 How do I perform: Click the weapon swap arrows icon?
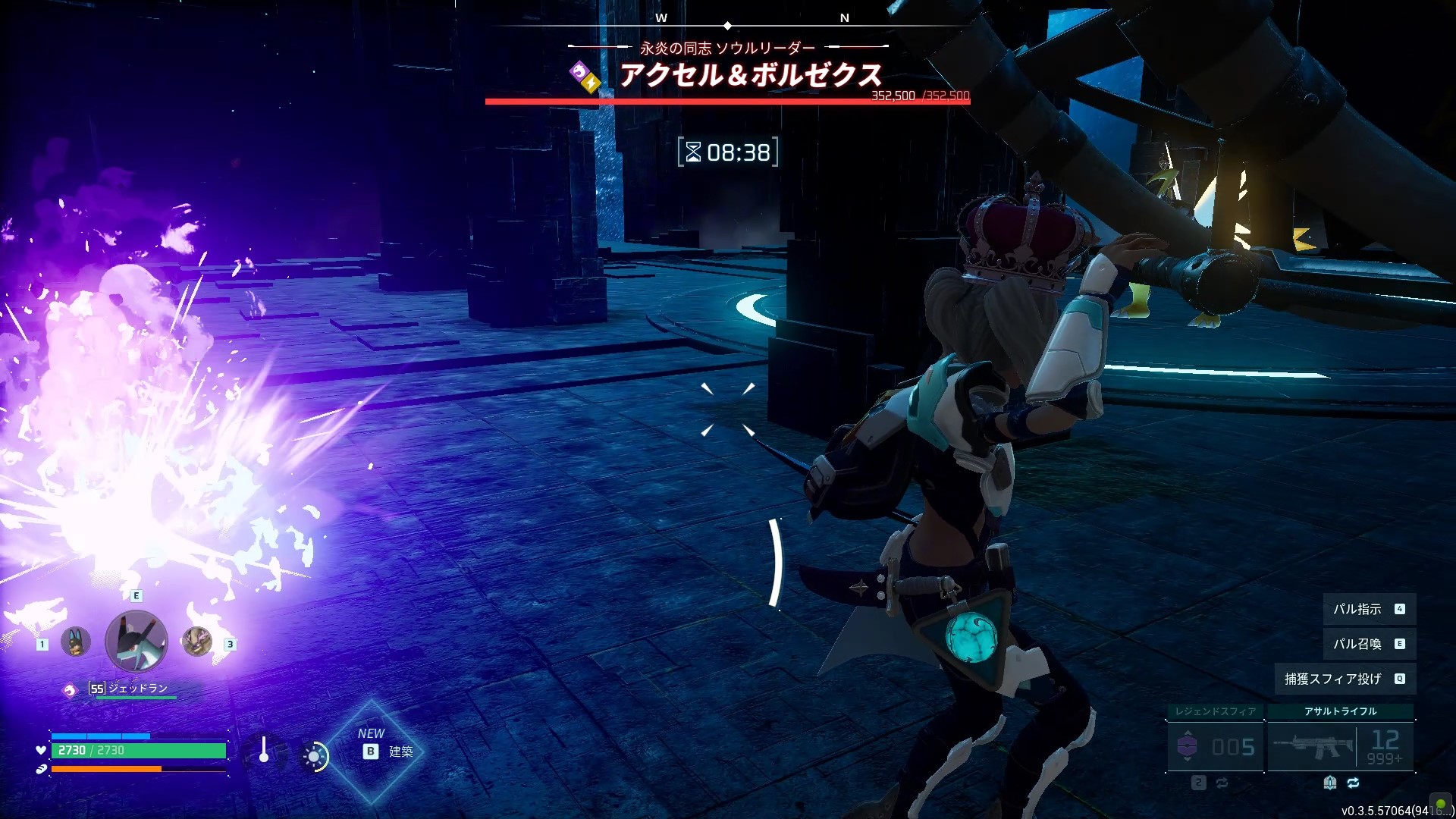click(1353, 783)
